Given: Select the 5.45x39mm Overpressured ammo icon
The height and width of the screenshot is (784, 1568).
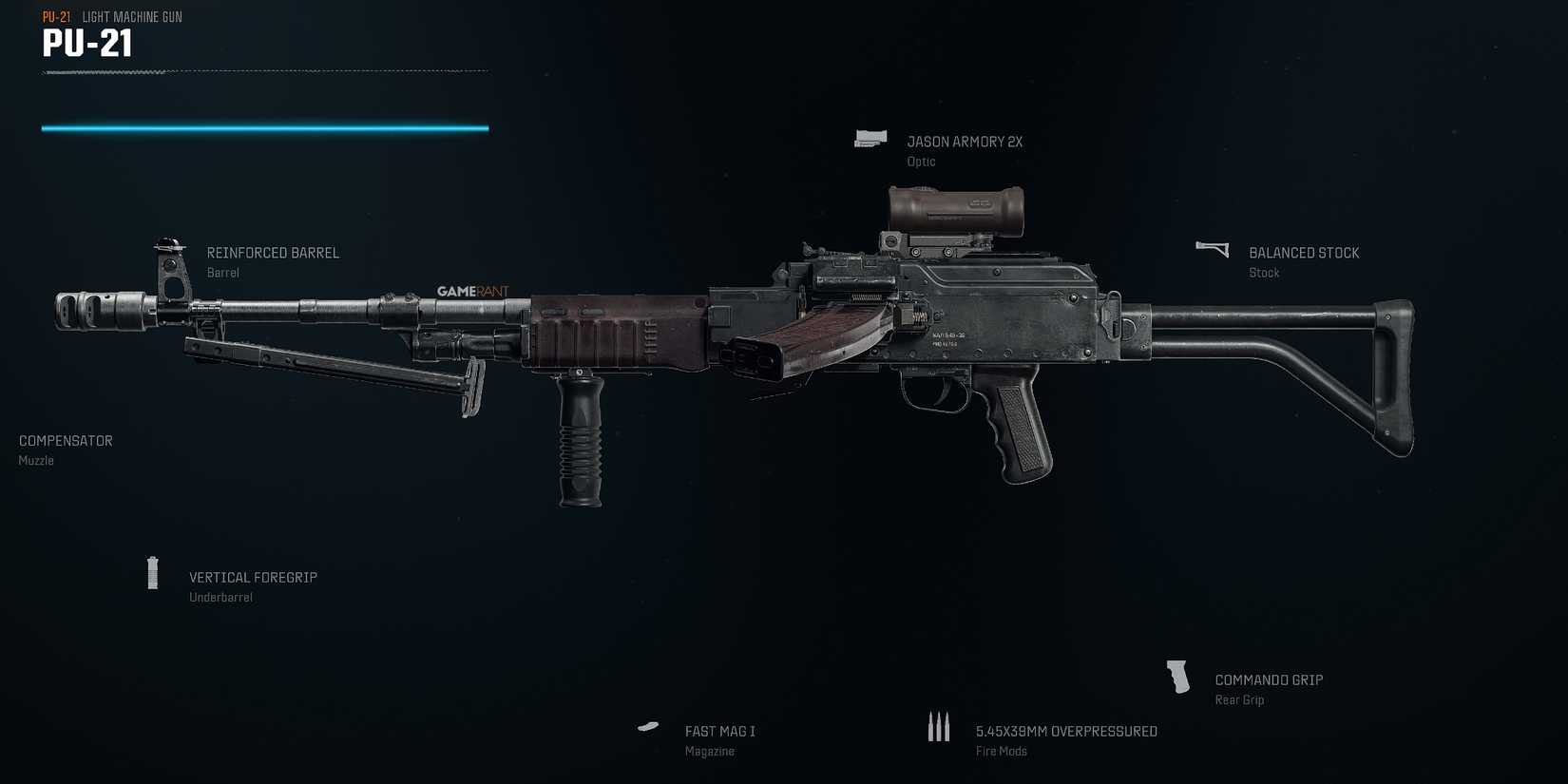Looking at the screenshot, I should coord(939,726).
